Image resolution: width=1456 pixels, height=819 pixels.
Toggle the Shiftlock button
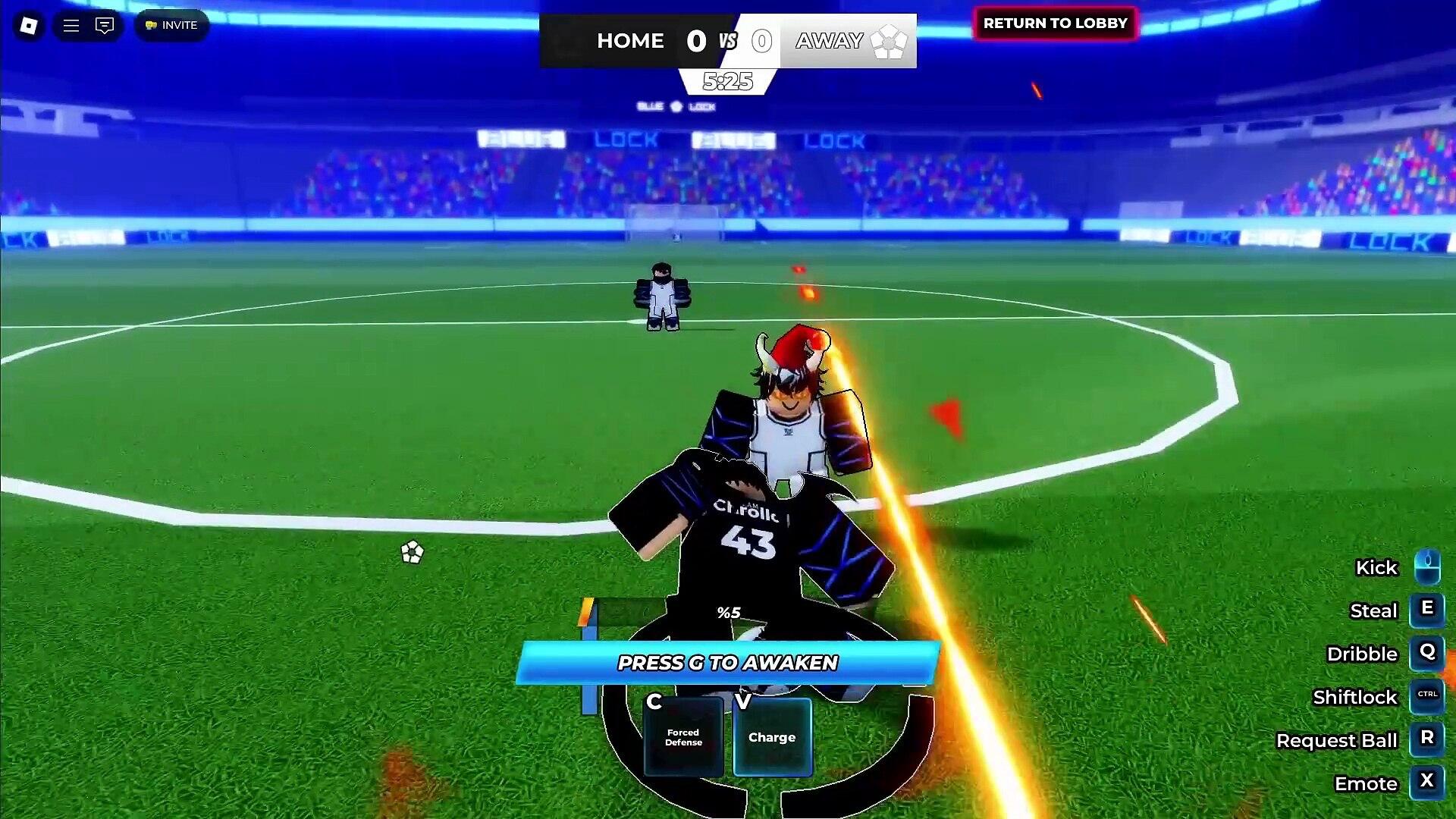pos(1427,697)
